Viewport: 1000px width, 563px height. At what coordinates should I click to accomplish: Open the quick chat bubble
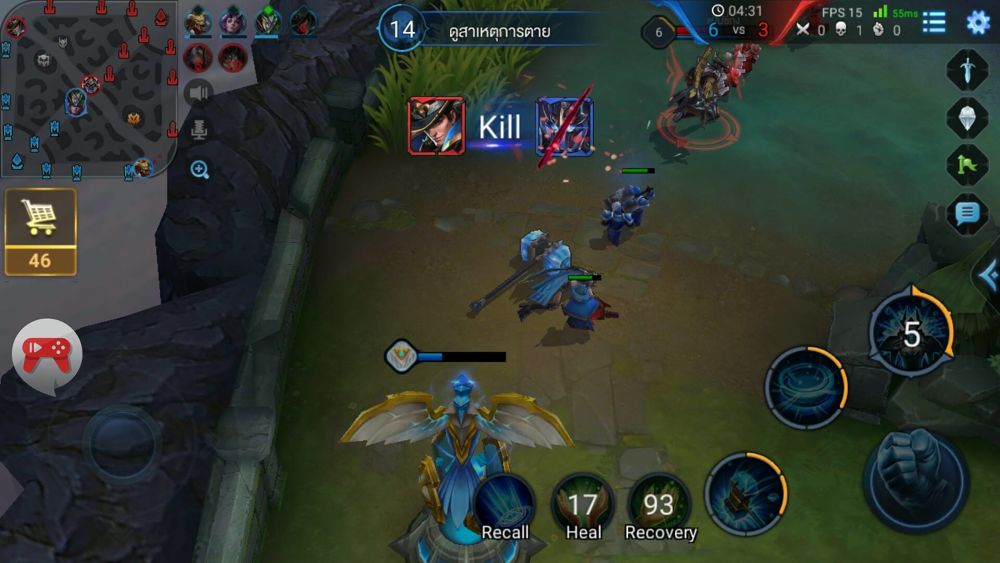[x=967, y=213]
